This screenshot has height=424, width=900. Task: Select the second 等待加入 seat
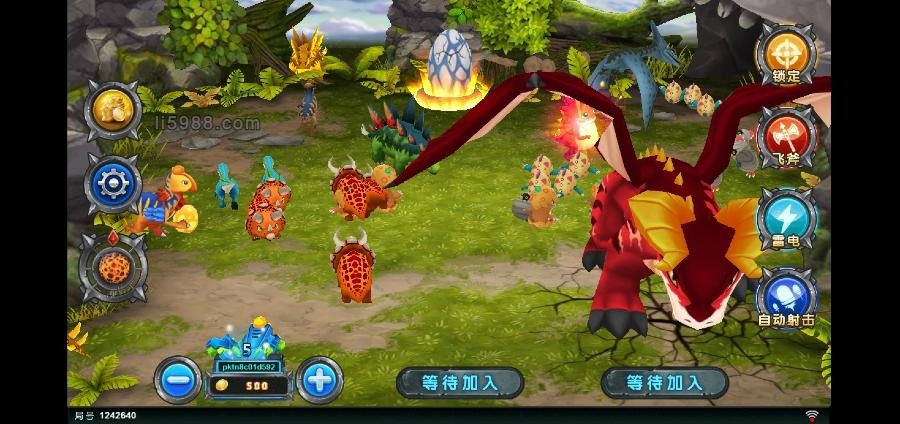[665, 382]
